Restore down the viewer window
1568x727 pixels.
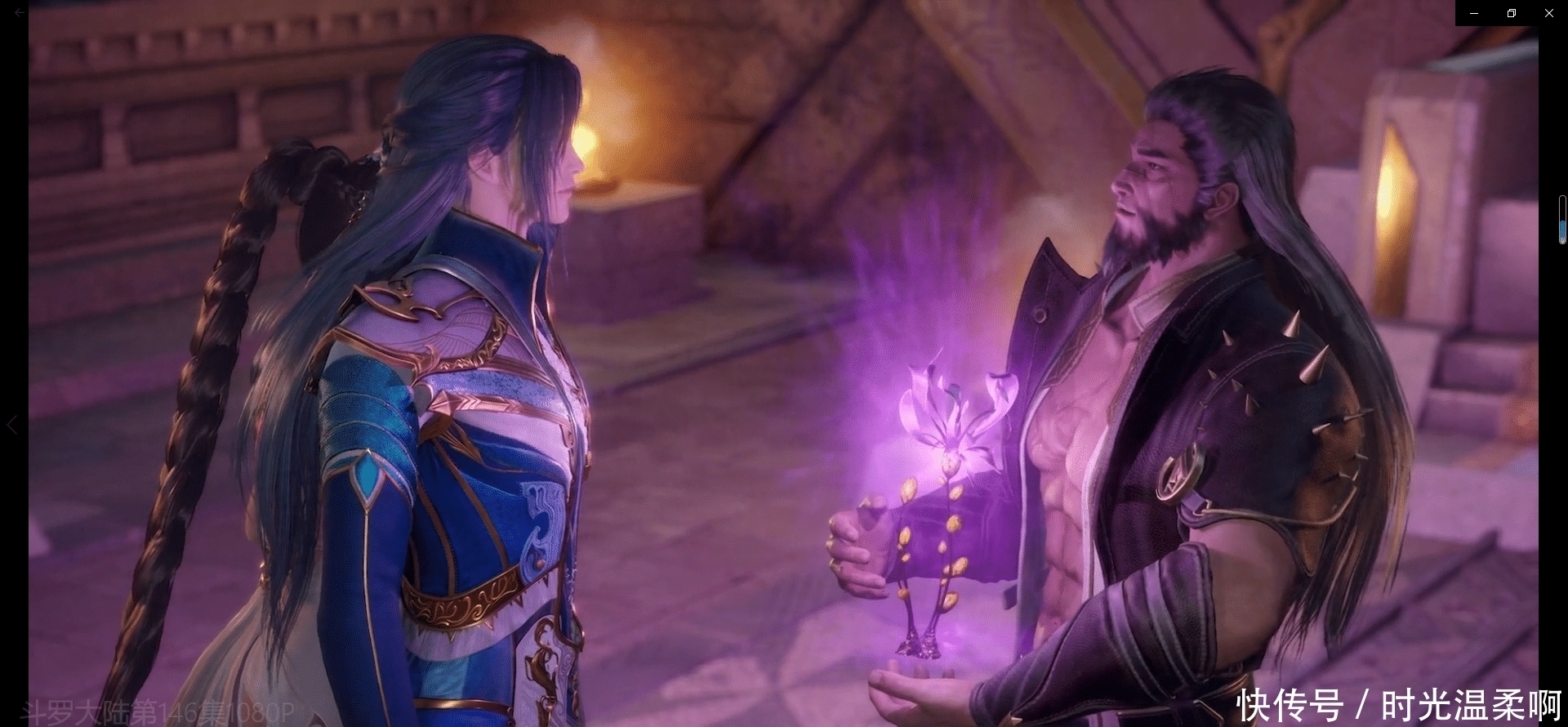[1512, 13]
